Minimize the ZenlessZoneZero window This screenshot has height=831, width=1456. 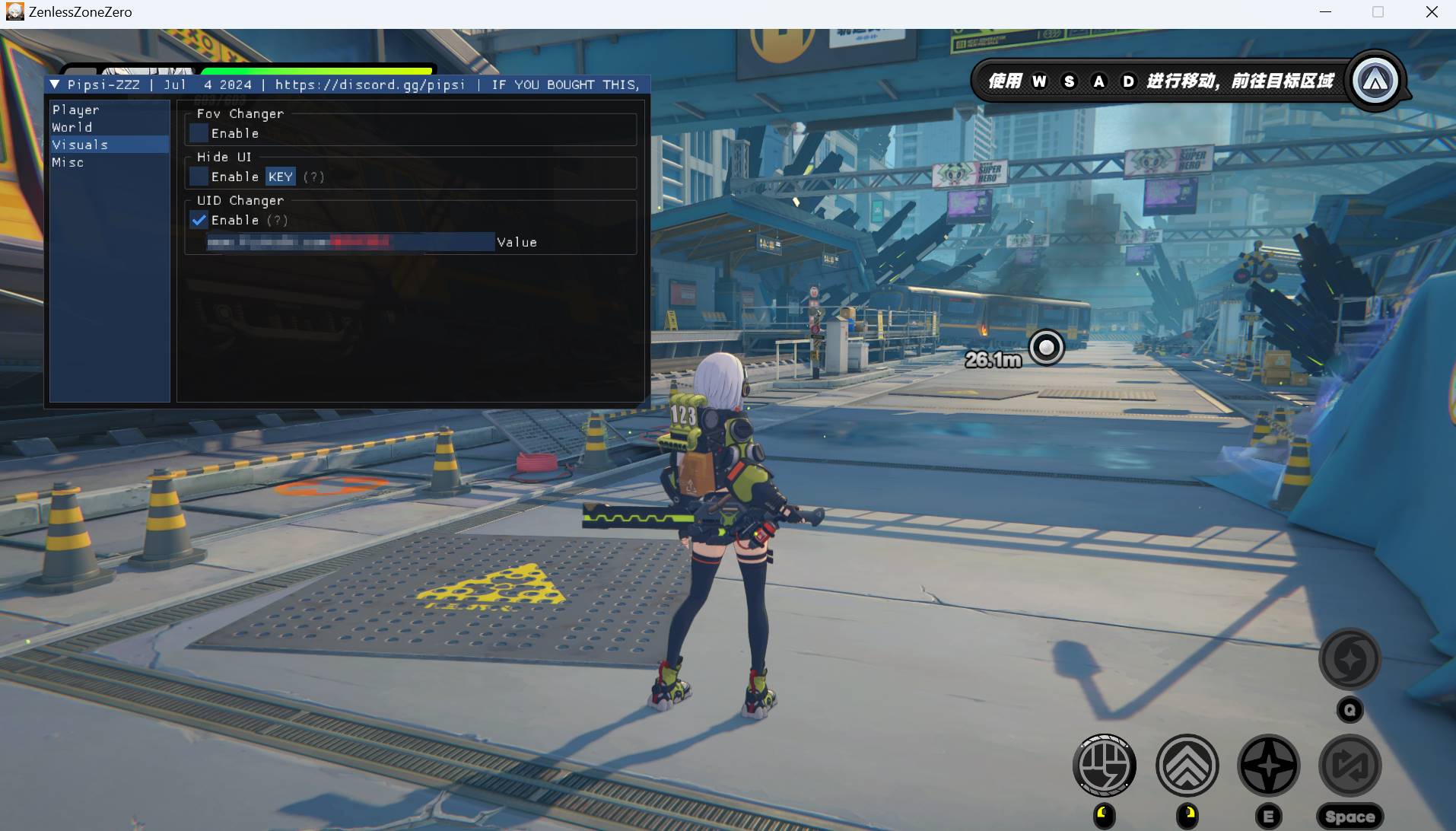click(1325, 12)
